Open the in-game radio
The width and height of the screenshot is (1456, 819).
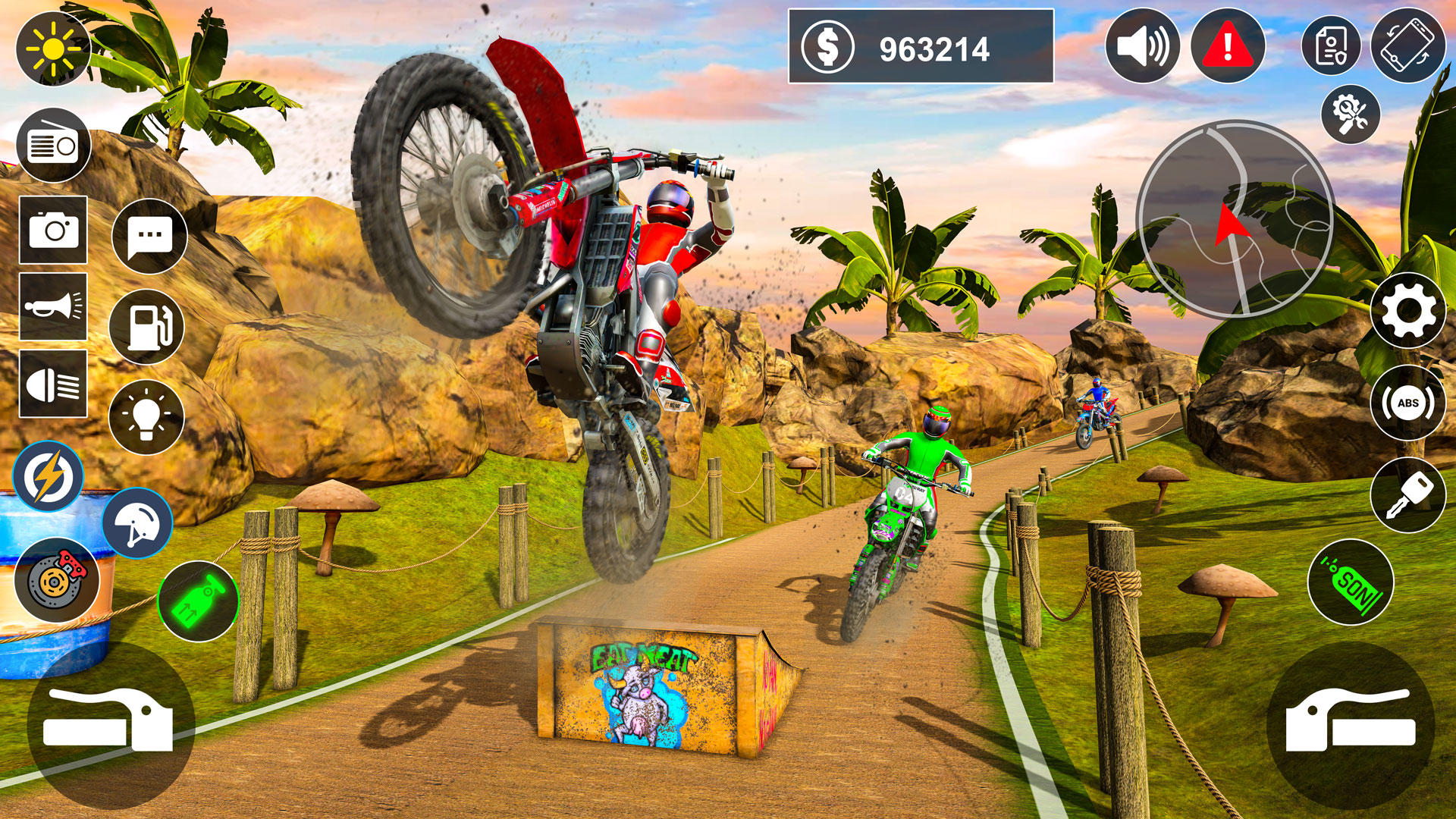tap(53, 146)
